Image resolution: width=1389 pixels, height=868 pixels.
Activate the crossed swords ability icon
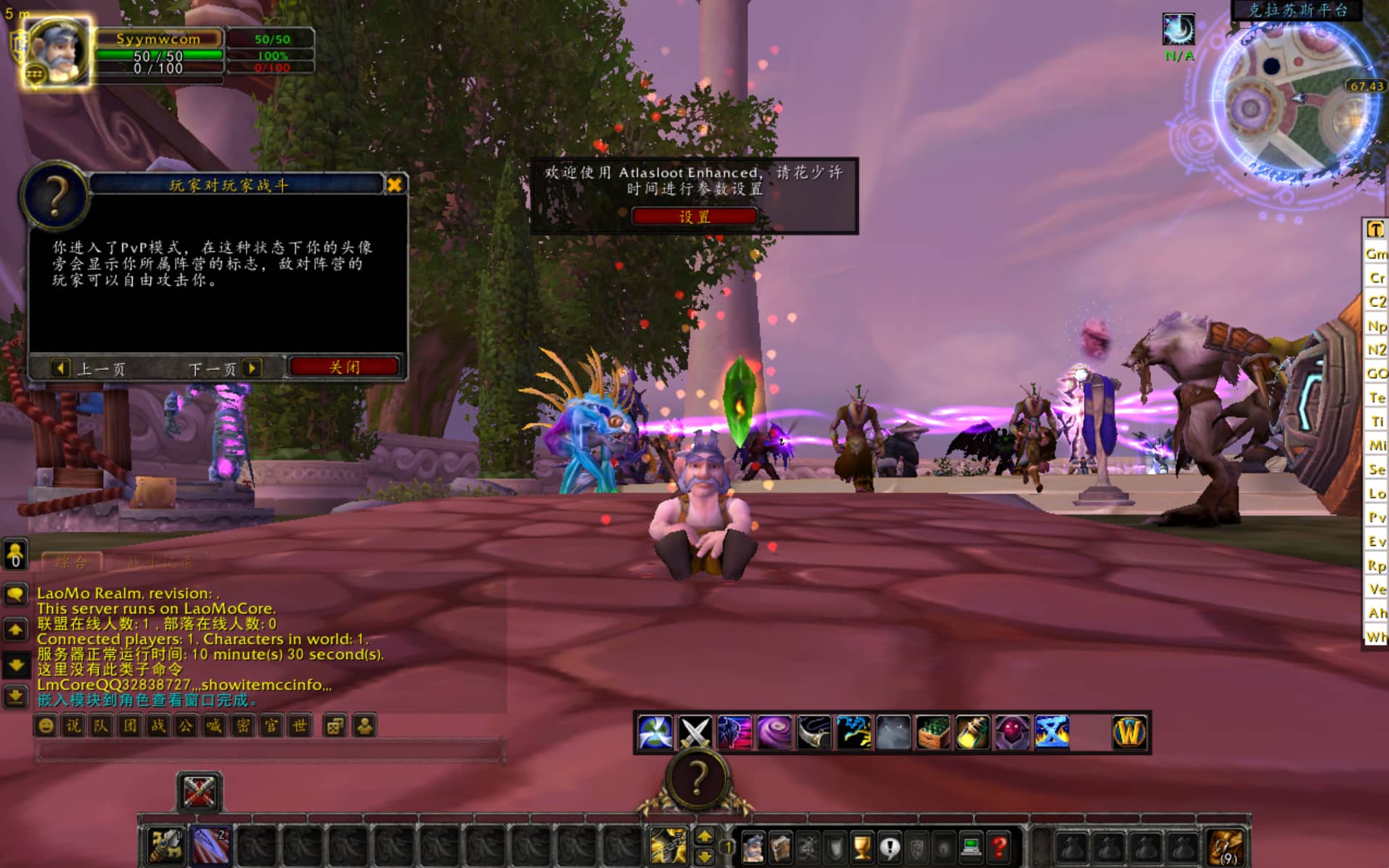point(694,732)
